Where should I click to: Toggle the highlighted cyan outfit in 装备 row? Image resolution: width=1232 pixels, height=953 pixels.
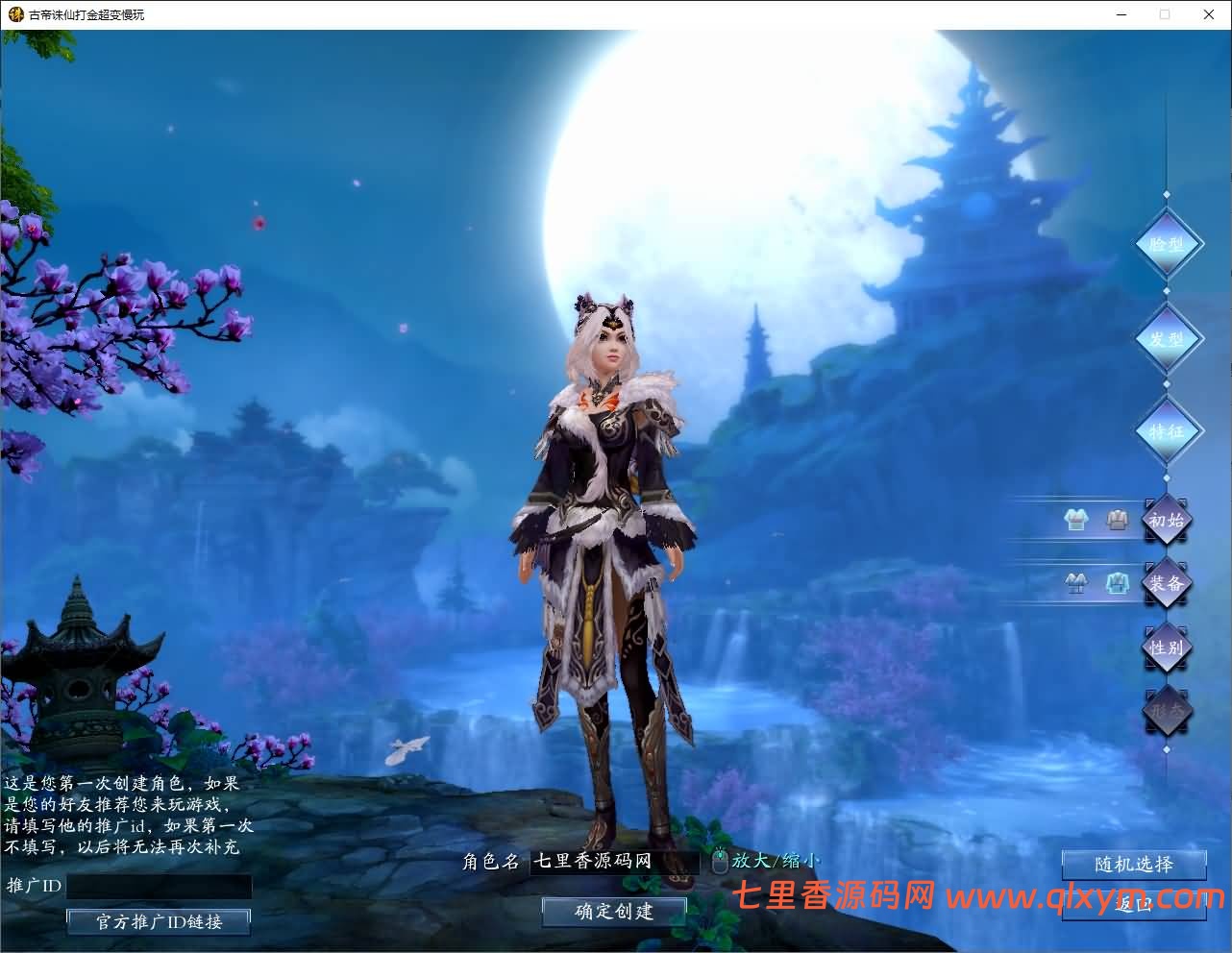1117,581
